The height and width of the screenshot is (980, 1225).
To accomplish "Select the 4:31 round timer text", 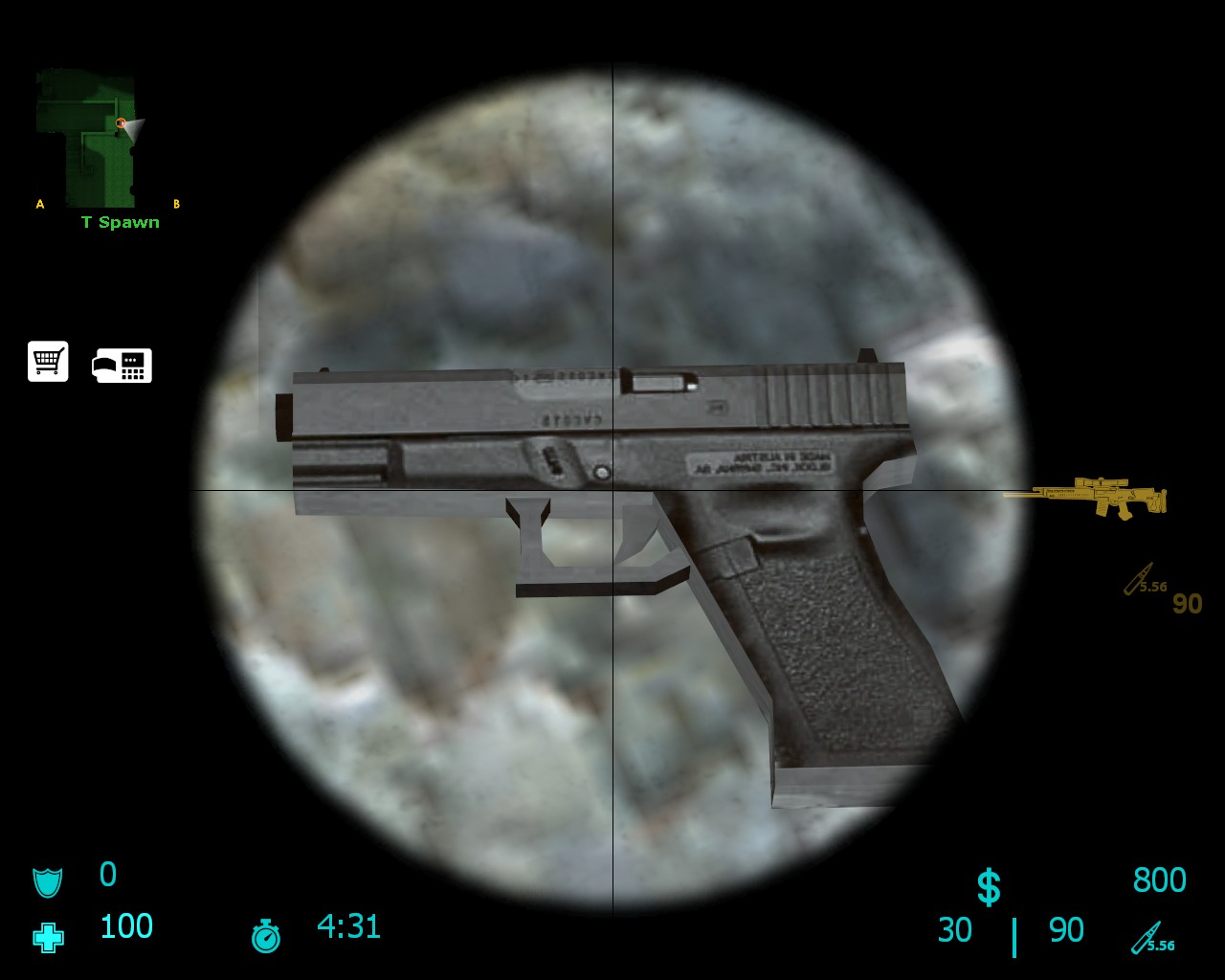I will pos(346,925).
